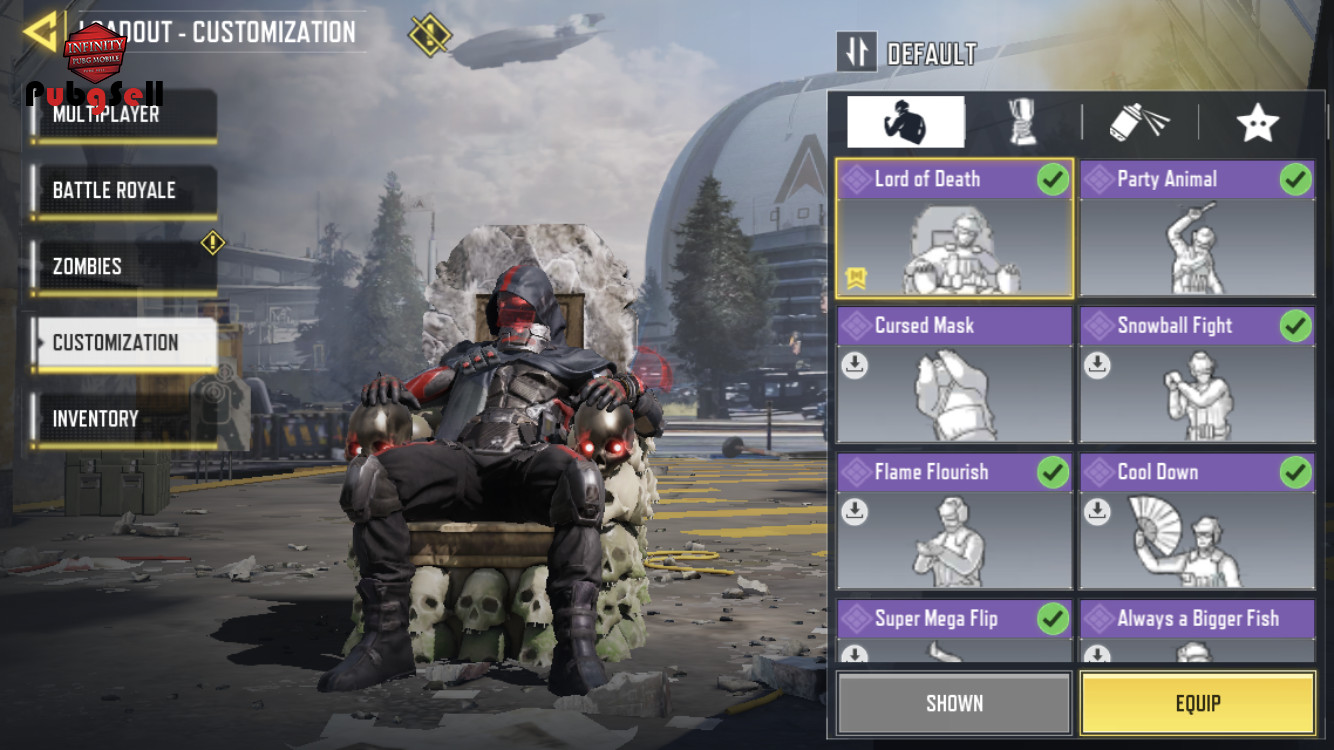Click the yellow warning diamond icon
1334x750 pixels.
(x=430, y=35)
